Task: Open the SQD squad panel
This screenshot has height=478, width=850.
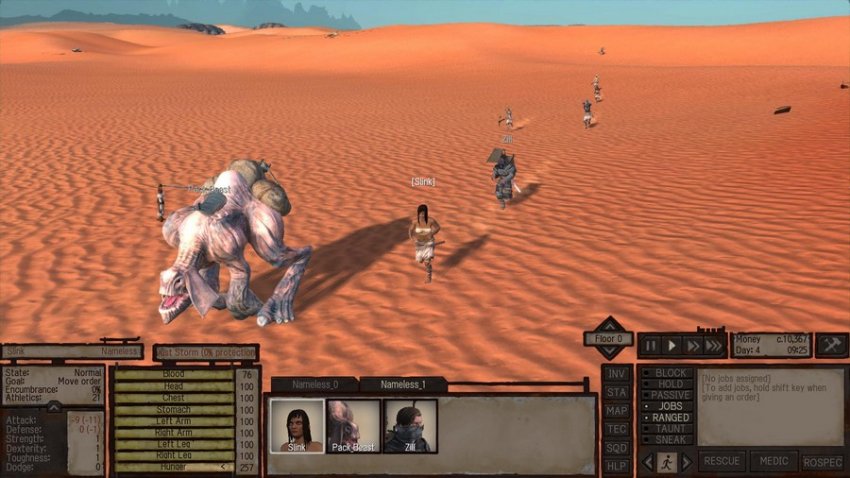Action: pyautogui.click(x=617, y=447)
